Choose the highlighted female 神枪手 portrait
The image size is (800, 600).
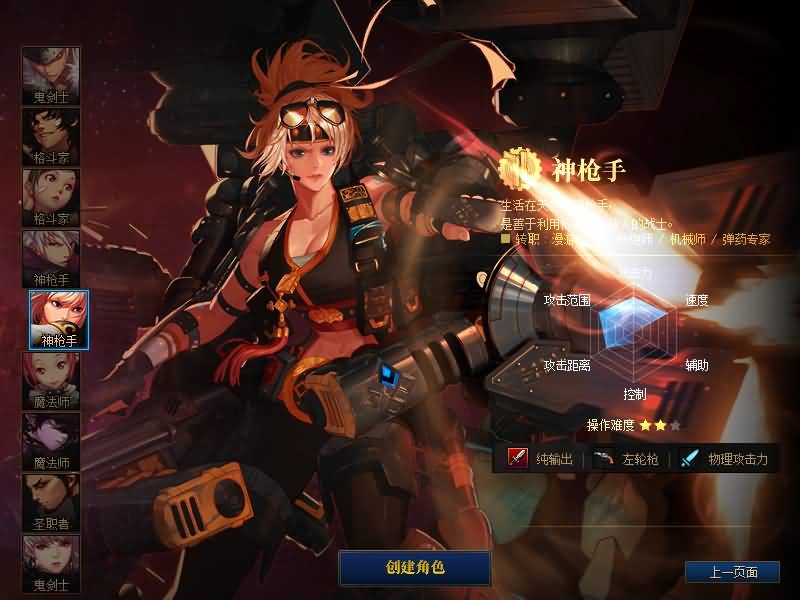58,319
